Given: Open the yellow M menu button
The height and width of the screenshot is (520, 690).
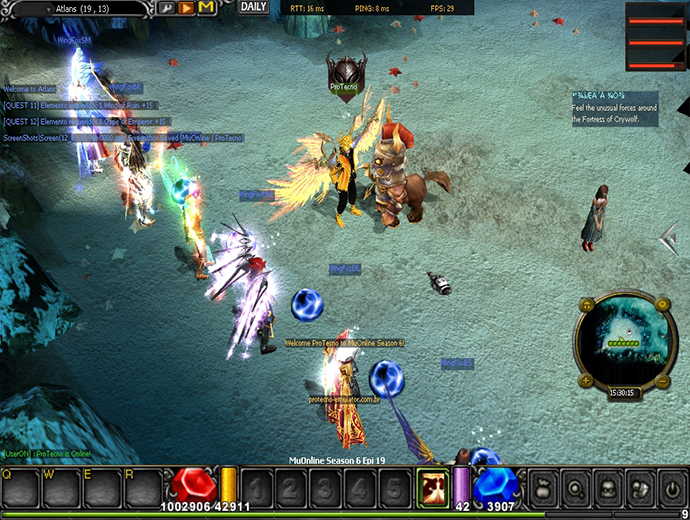Looking at the screenshot, I should click(206, 8).
